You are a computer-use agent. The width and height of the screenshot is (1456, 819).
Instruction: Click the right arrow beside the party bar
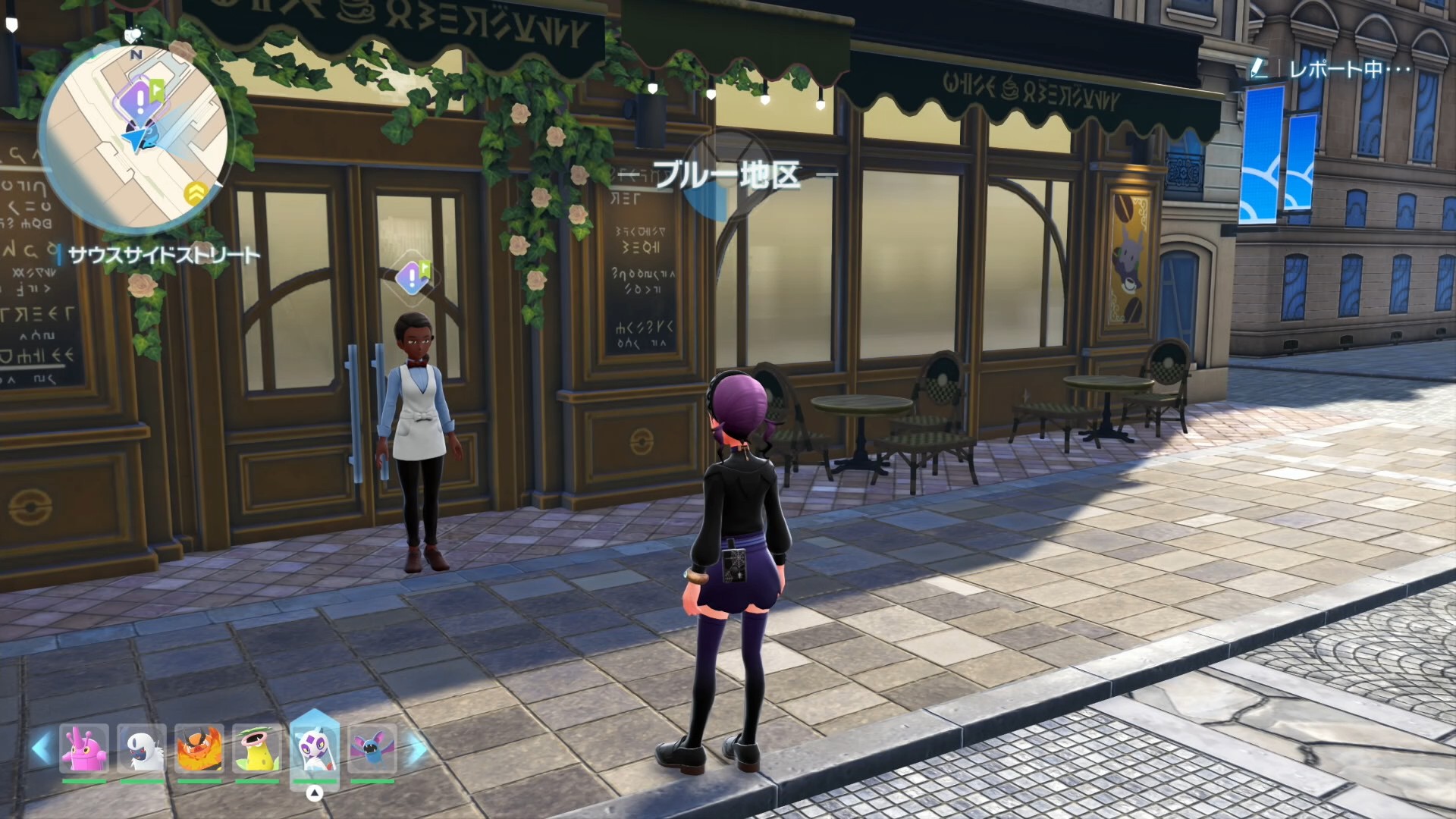click(x=416, y=748)
